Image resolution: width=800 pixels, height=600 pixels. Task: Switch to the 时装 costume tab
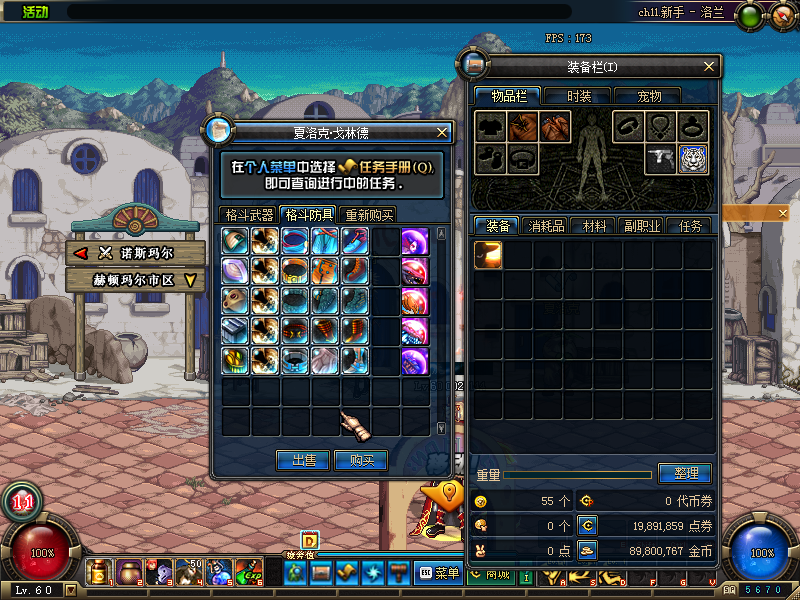click(578, 96)
